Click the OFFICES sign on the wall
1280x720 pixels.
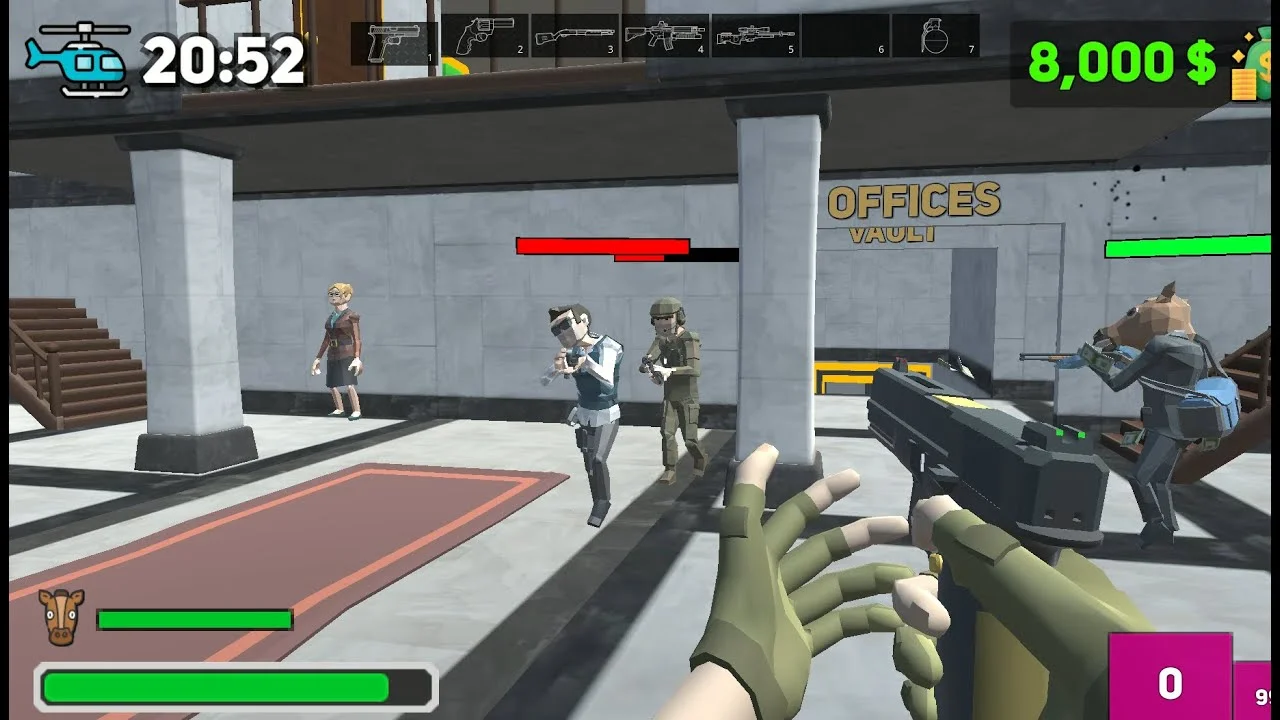pyautogui.click(x=914, y=201)
